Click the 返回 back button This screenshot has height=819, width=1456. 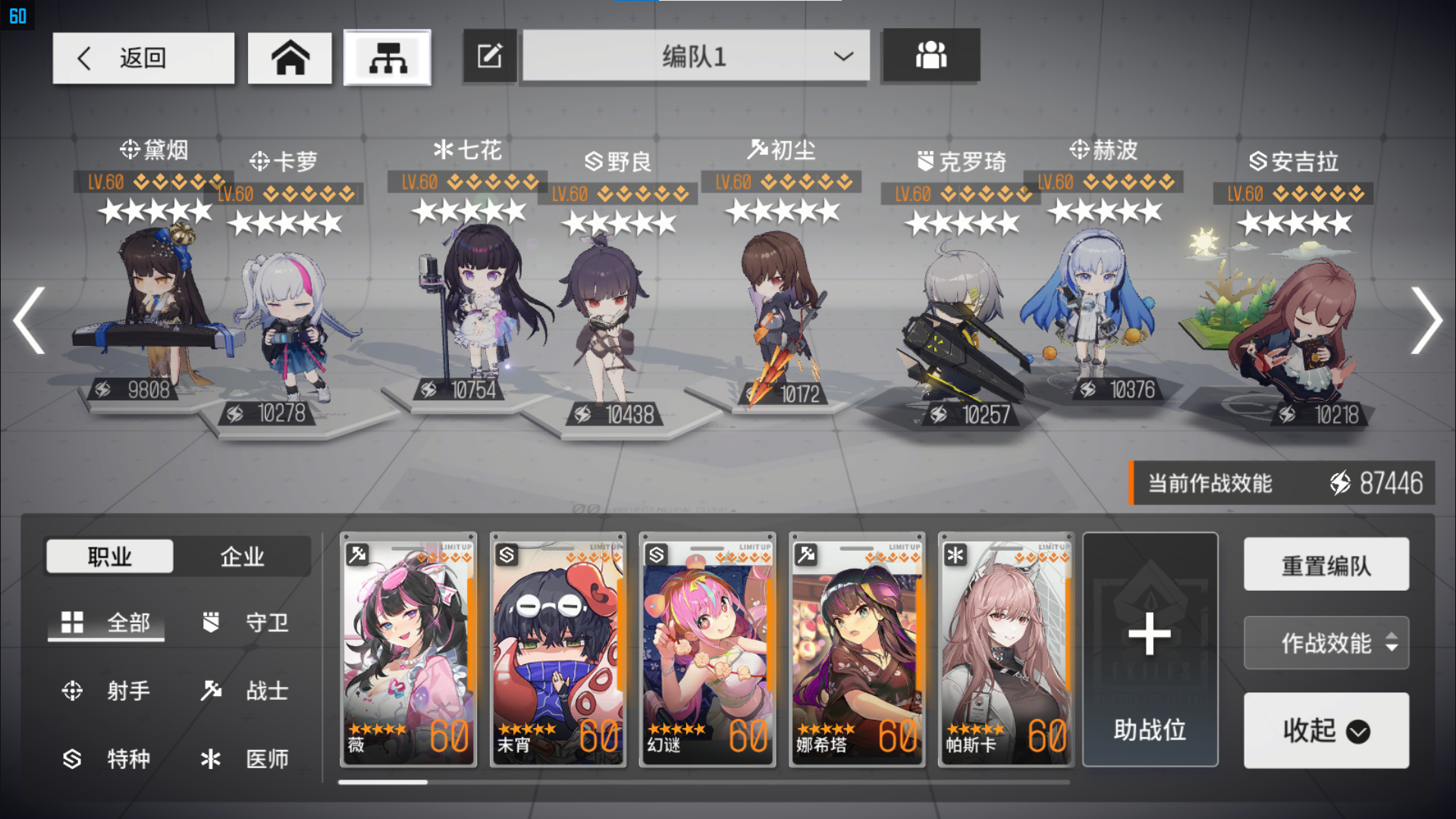coord(143,57)
